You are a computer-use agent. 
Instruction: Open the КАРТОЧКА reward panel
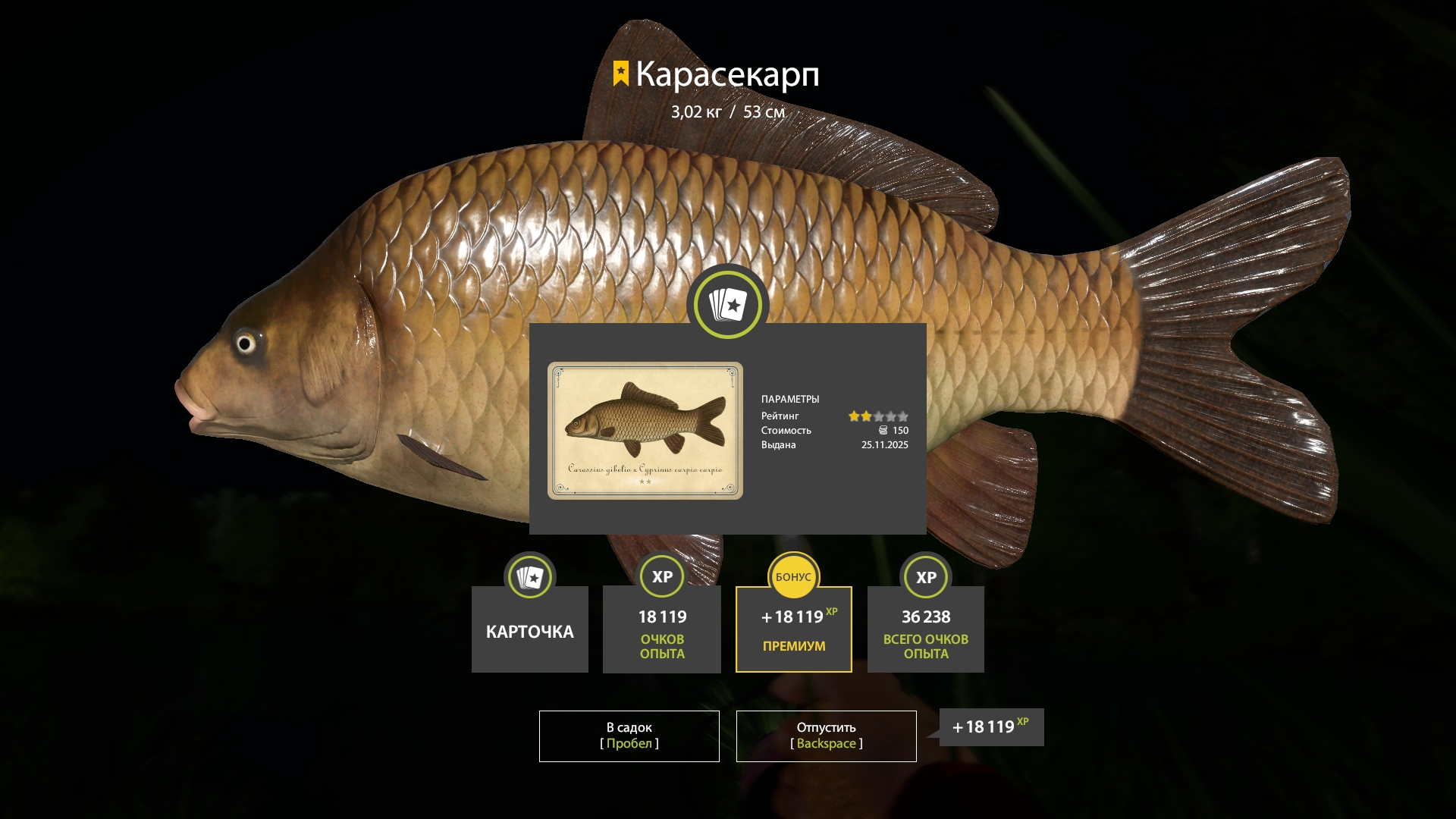pyautogui.click(x=529, y=631)
